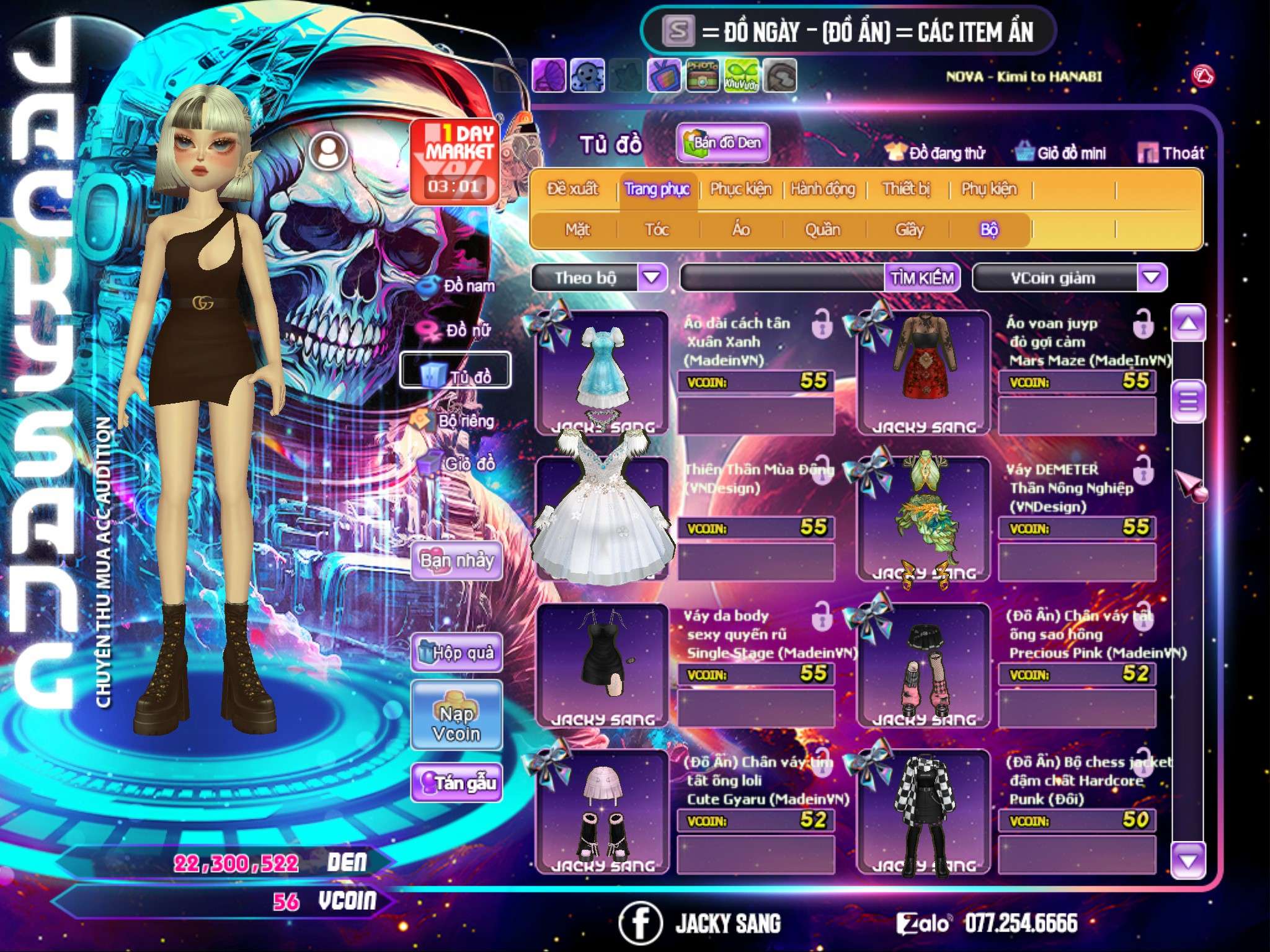Open the Đề xuất tab
The image size is (1270, 952).
[572, 189]
